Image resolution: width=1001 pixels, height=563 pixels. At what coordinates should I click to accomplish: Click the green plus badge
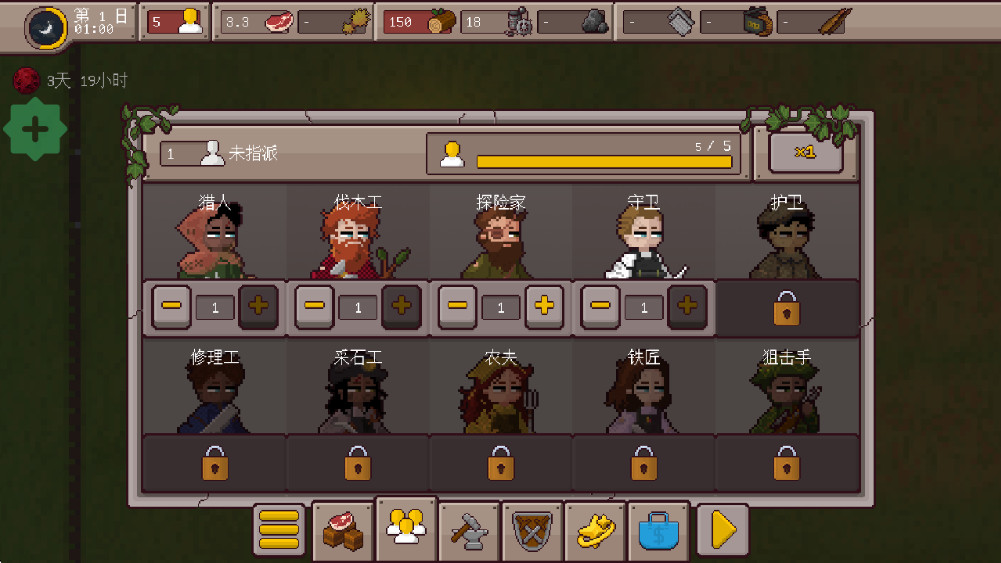click(35, 129)
